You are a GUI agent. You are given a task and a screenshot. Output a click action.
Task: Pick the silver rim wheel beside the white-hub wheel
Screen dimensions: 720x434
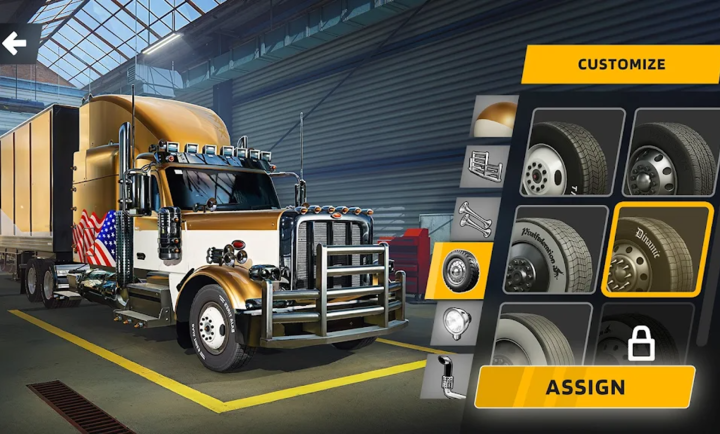point(672,152)
